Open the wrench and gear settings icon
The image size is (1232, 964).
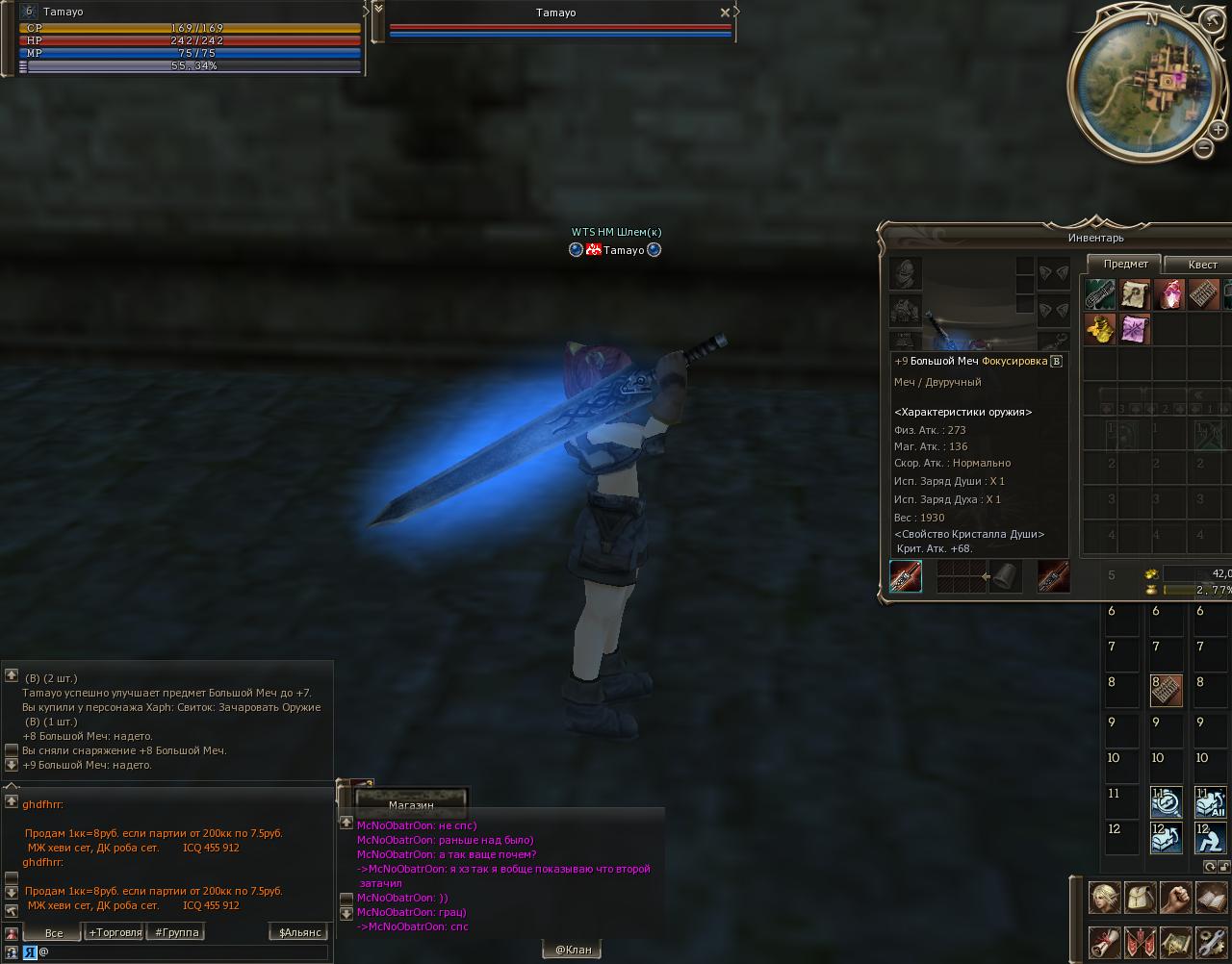point(1211,941)
